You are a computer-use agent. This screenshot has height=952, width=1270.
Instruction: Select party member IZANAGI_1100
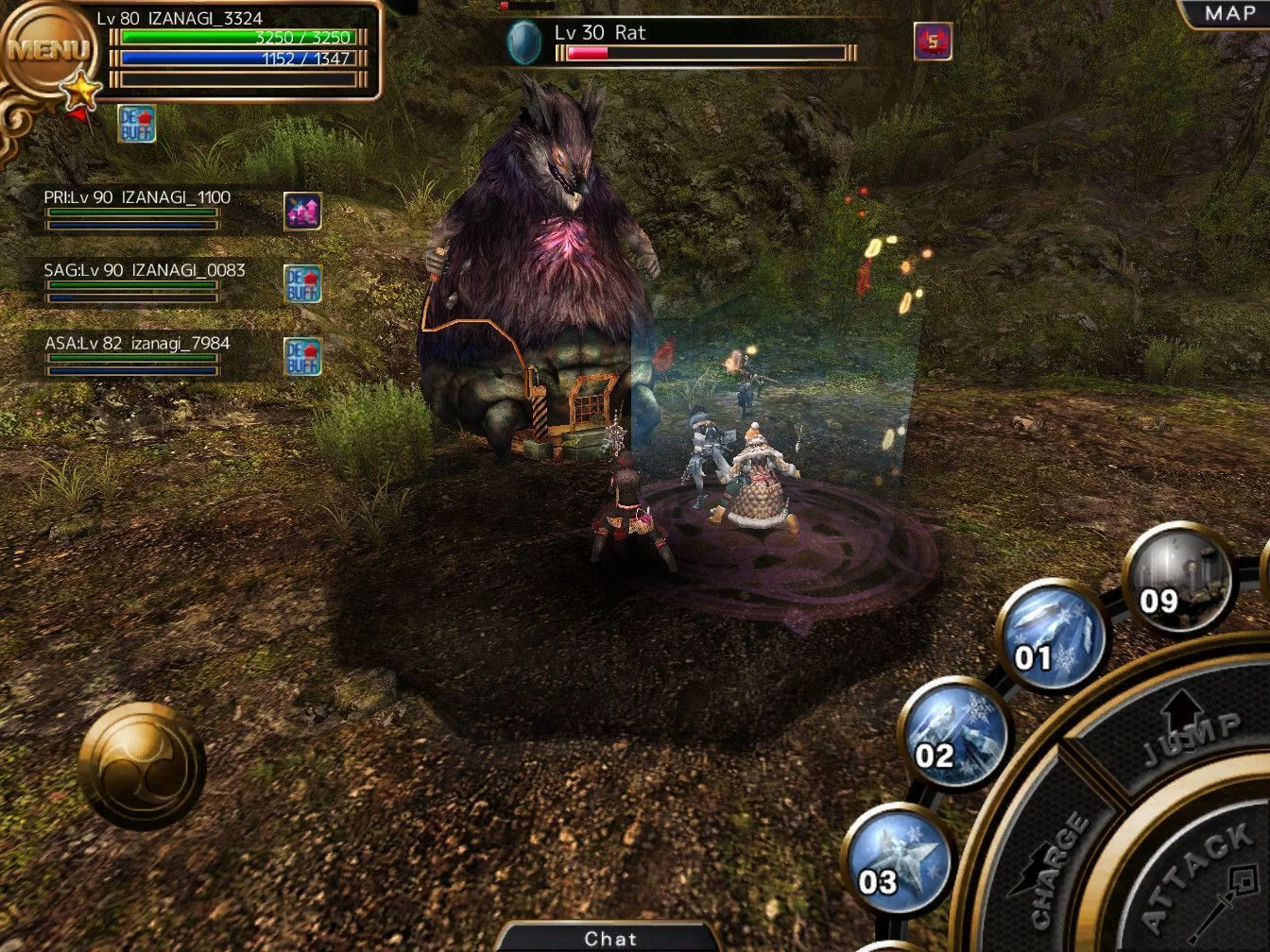pos(136,208)
